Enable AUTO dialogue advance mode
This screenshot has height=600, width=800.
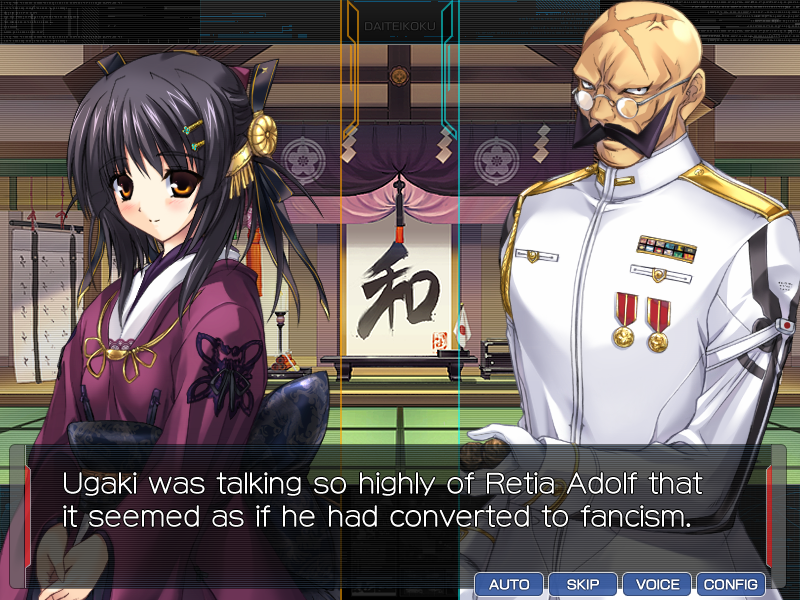pos(509,584)
